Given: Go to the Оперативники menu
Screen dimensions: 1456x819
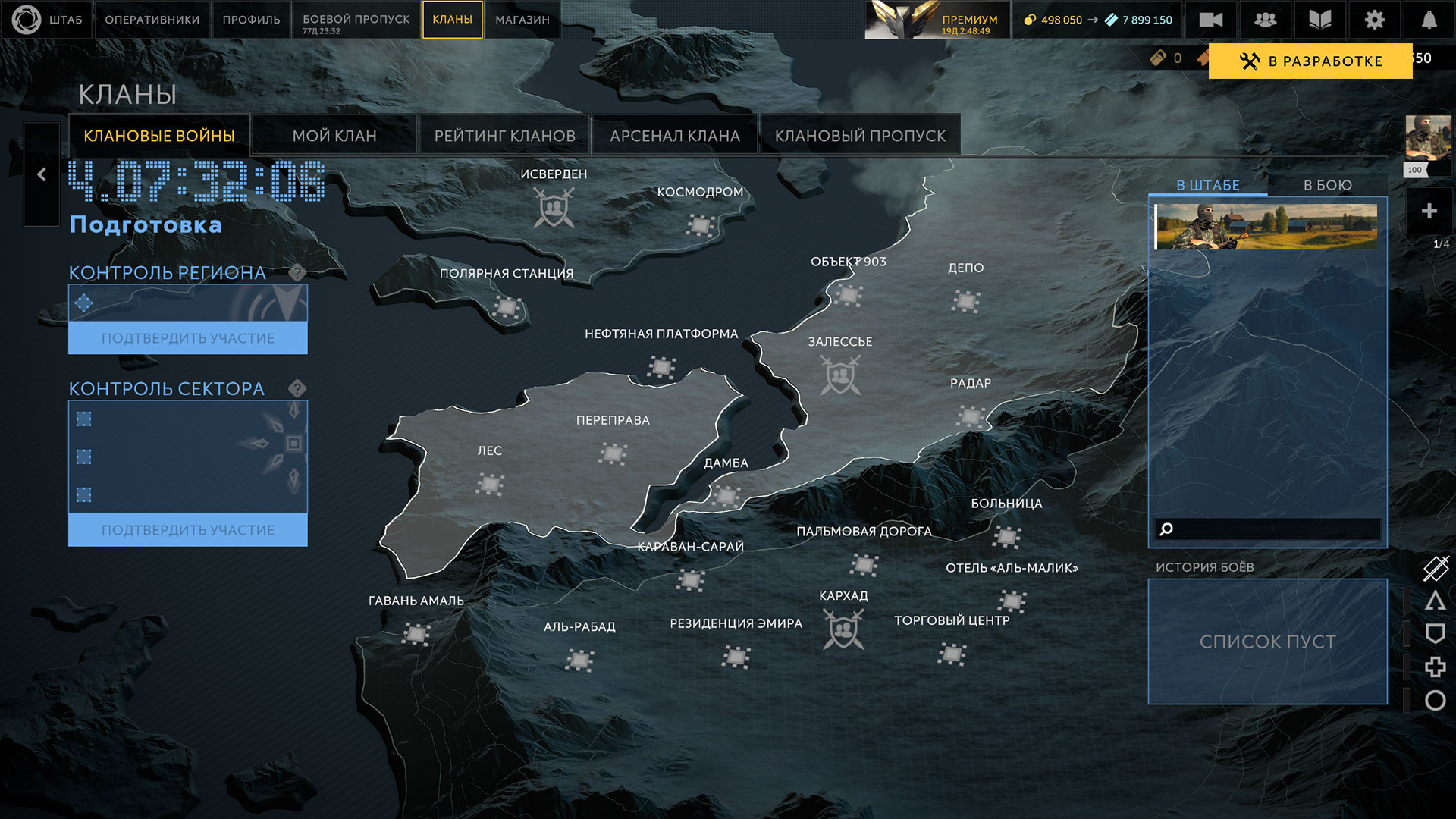Looking at the screenshot, I should pos(152,20).
